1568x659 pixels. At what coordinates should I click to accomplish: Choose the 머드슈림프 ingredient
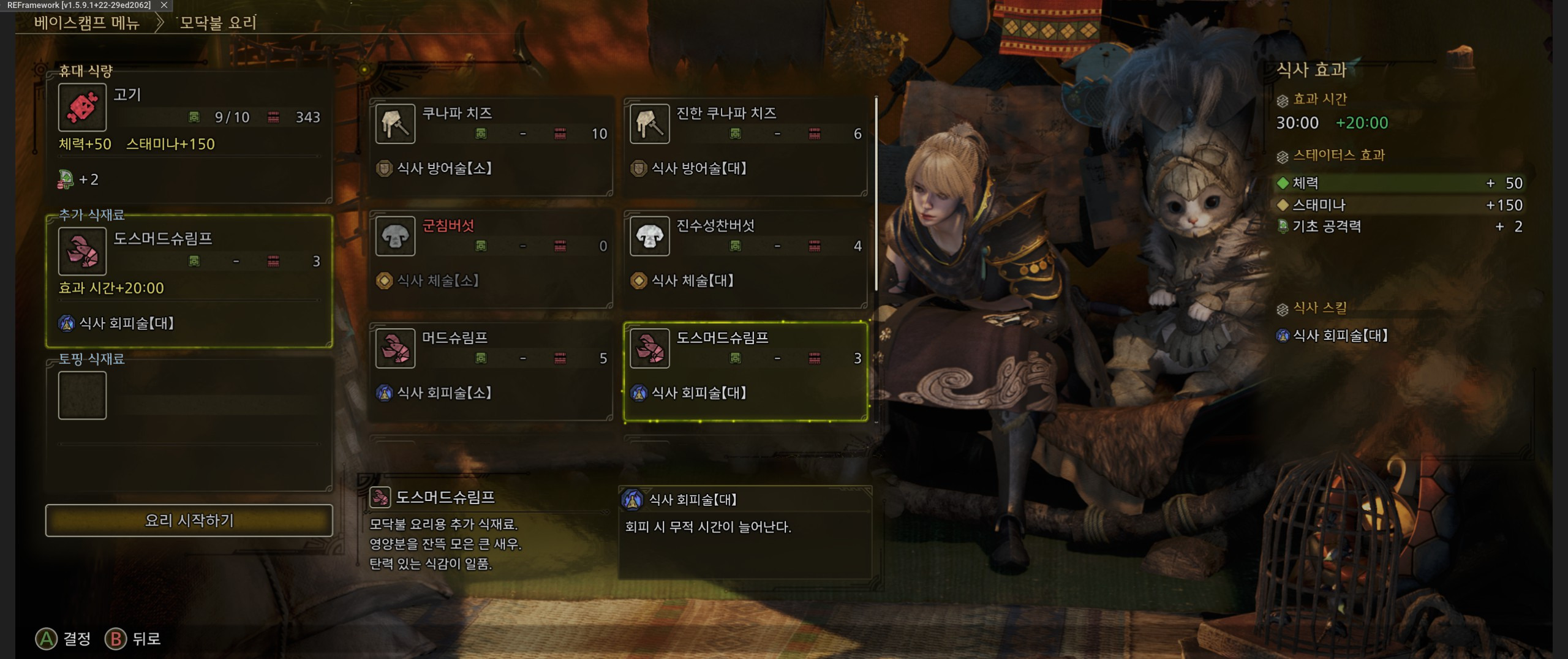491,370
